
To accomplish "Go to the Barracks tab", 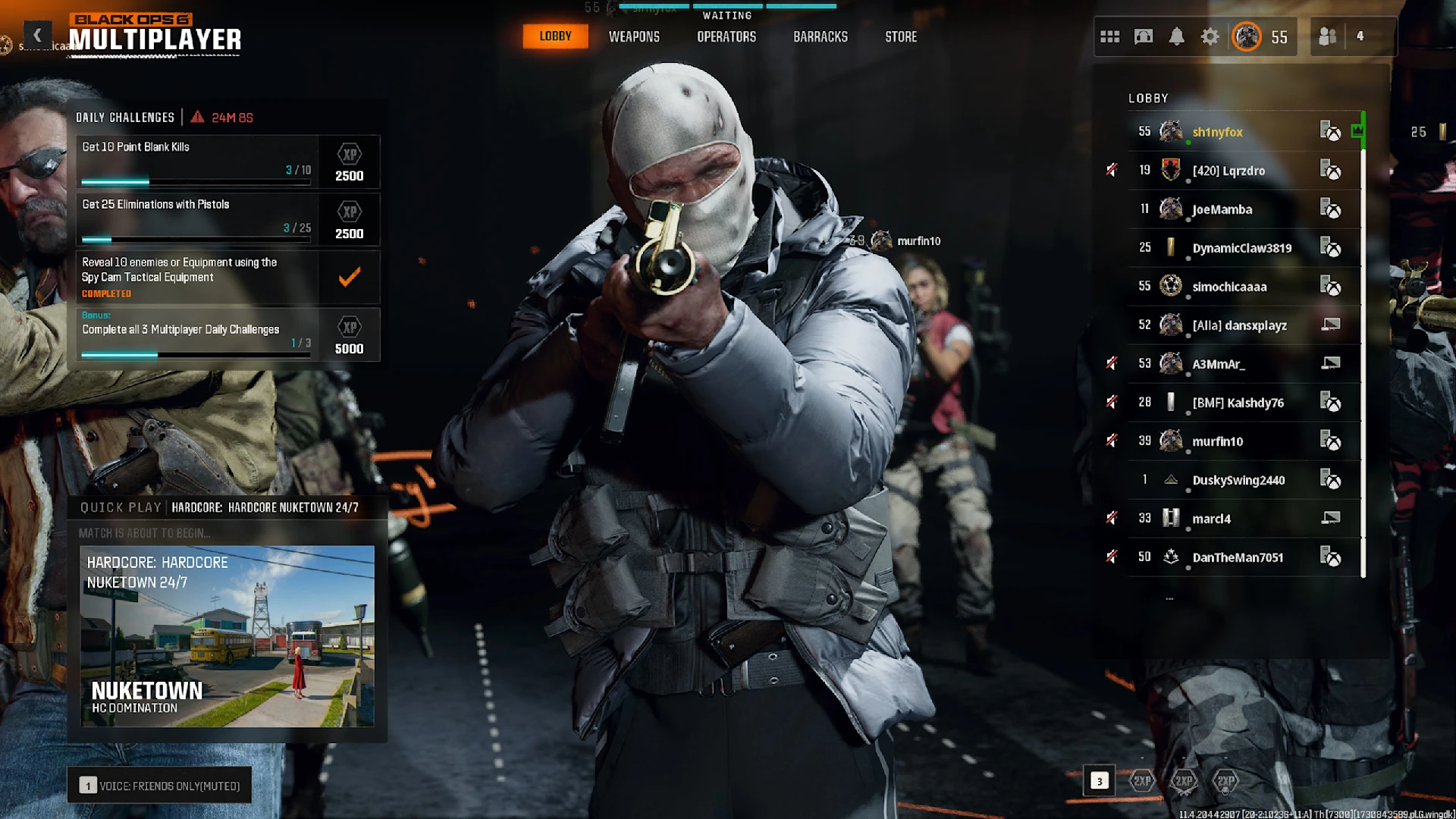I will tap(820, 36).
